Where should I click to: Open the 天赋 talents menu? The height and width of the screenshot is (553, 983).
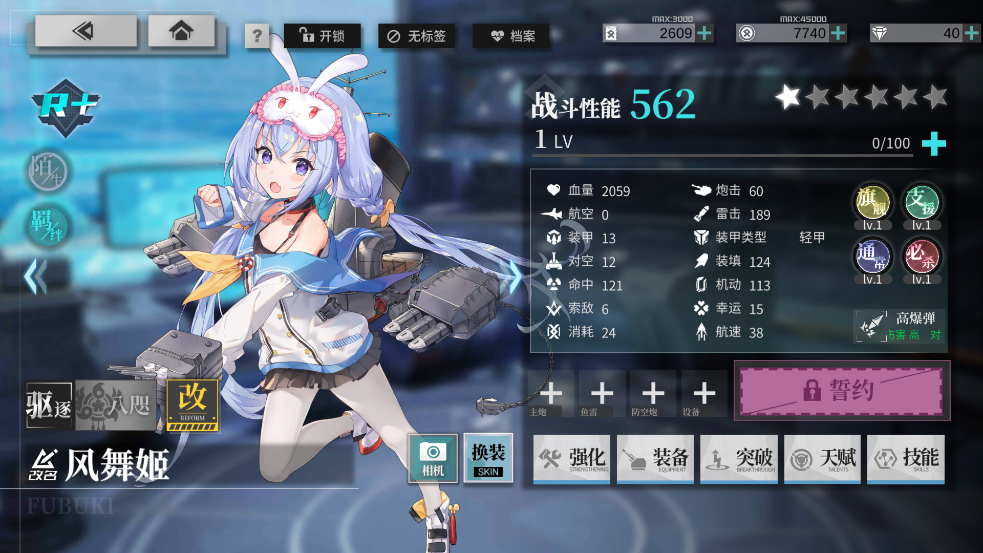click(x=821, y=458)
